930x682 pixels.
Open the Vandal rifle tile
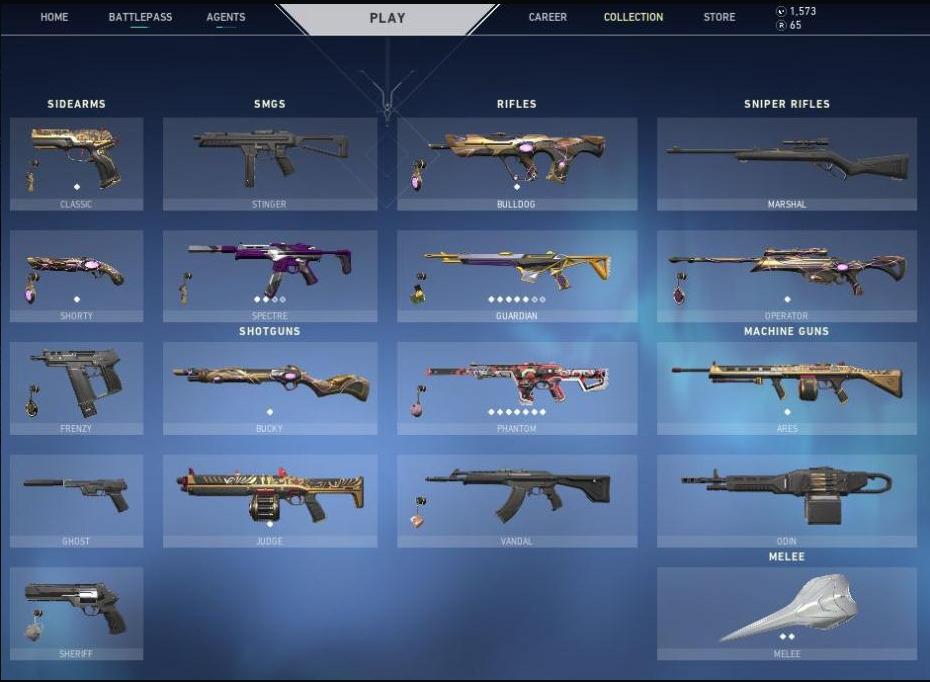point(516,501)
